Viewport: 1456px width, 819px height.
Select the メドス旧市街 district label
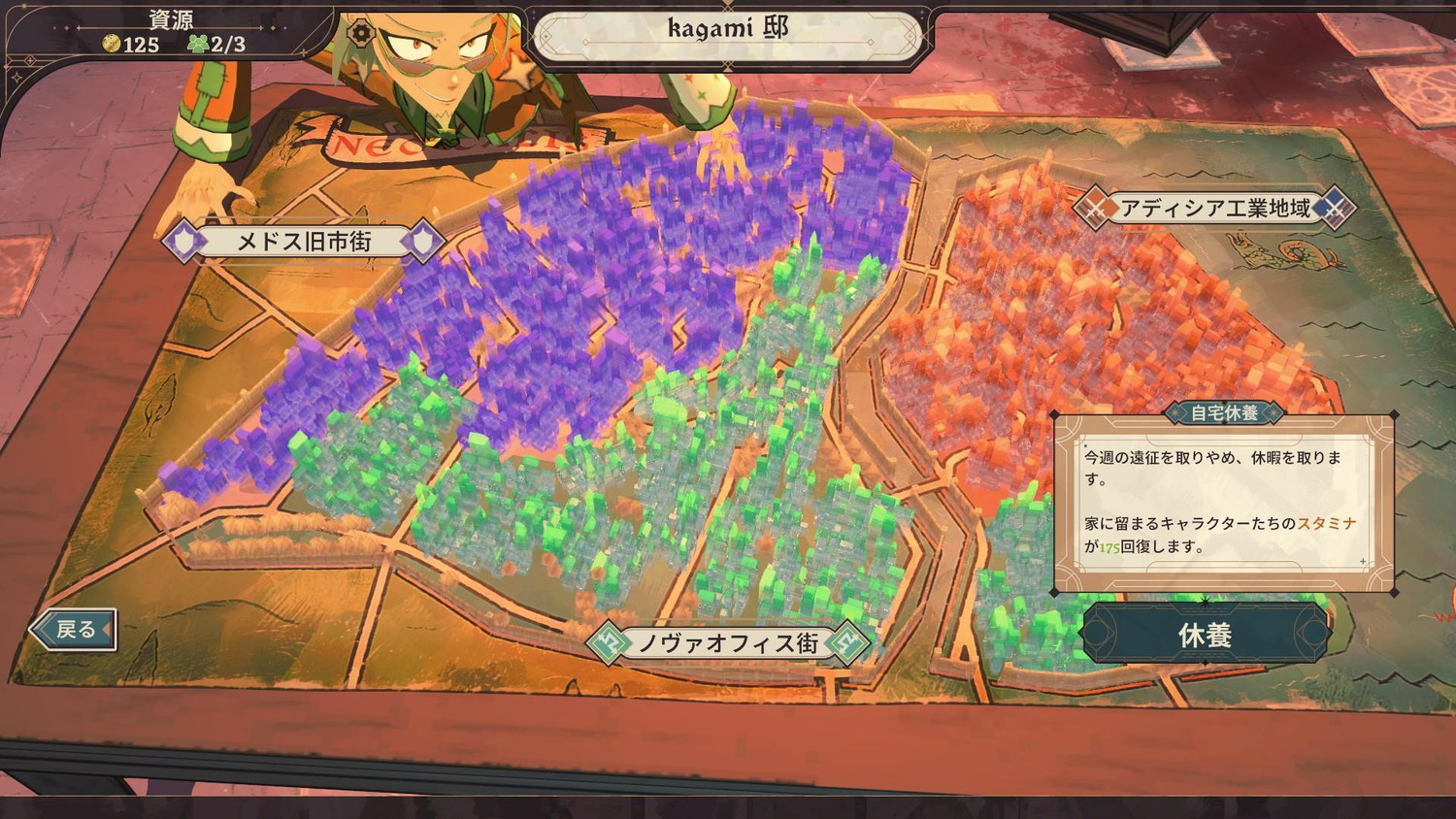pos(304,242)
